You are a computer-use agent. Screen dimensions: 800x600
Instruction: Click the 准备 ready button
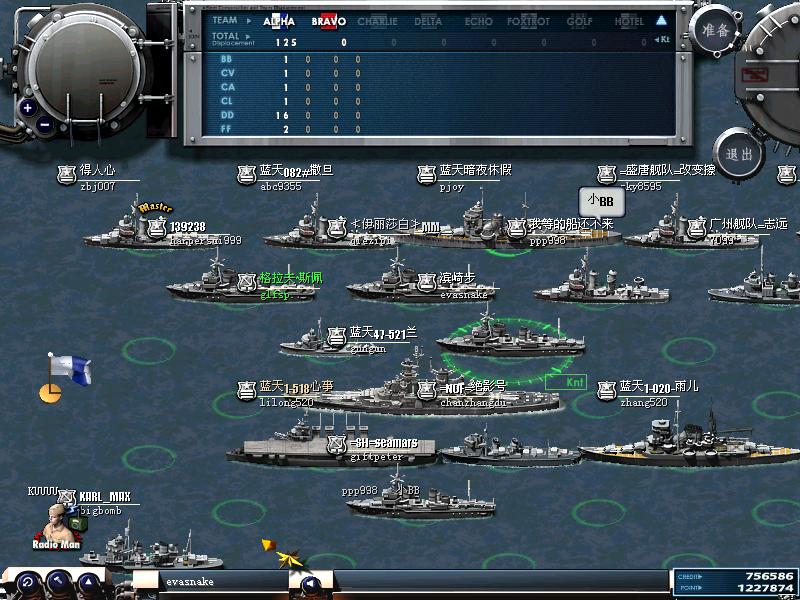pyautogui.click(x=716, y=30)
